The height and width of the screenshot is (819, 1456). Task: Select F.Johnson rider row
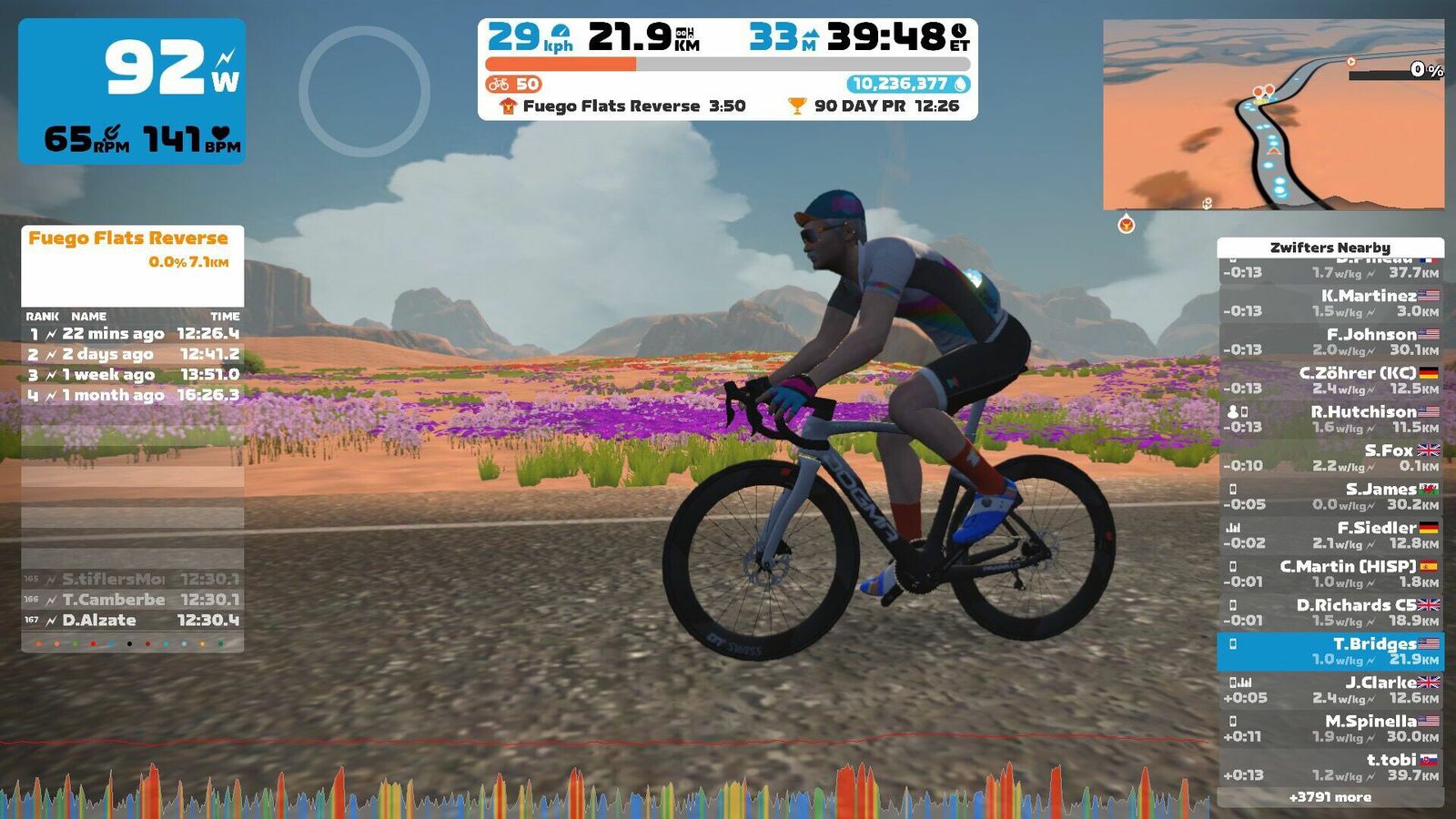1330,342
